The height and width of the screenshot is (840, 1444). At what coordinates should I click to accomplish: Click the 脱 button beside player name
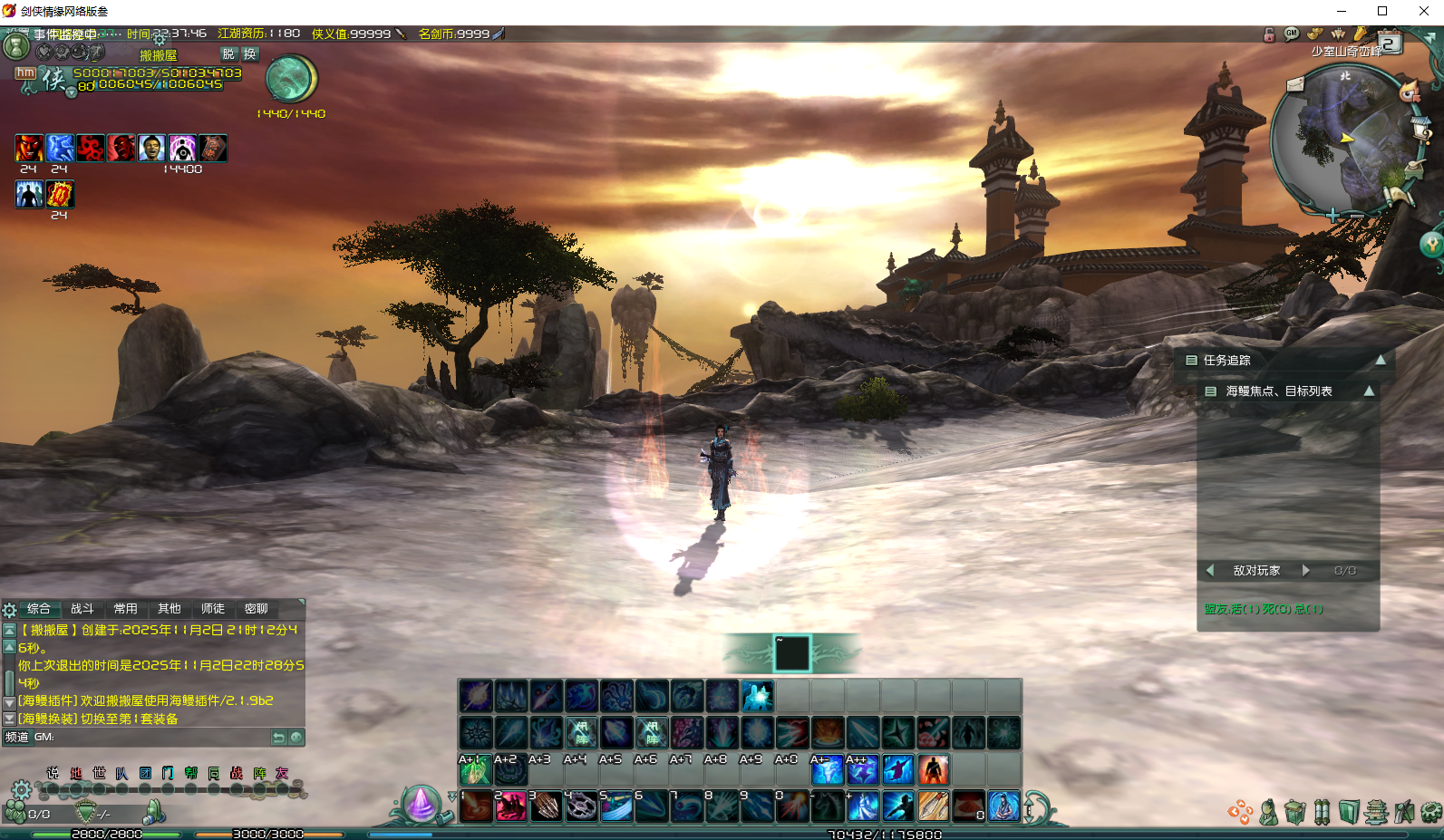(228, 54)
